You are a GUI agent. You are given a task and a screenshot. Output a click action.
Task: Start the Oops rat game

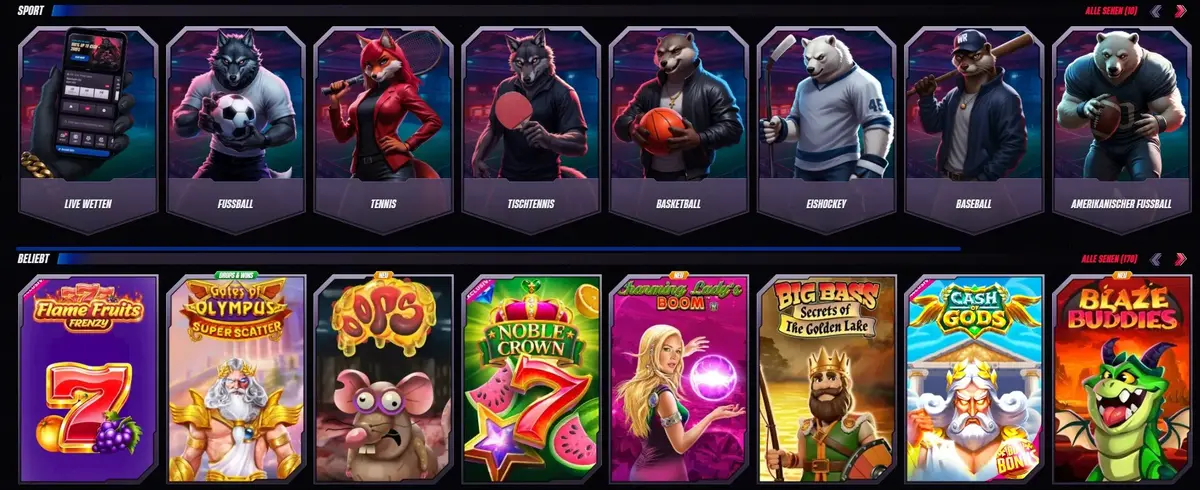tap(383, 378)
